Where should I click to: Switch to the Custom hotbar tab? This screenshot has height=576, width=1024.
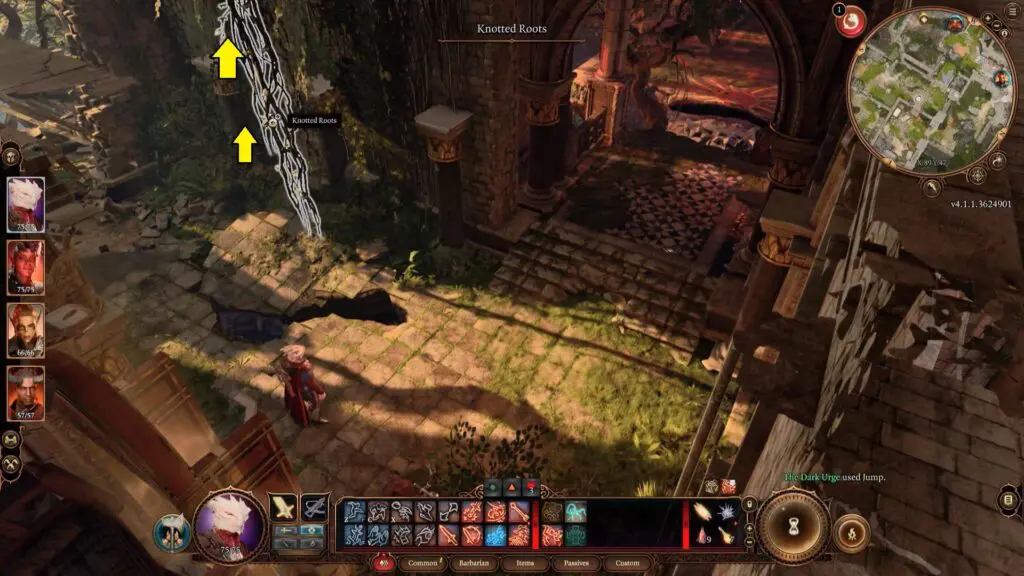(x=627, y=563)
